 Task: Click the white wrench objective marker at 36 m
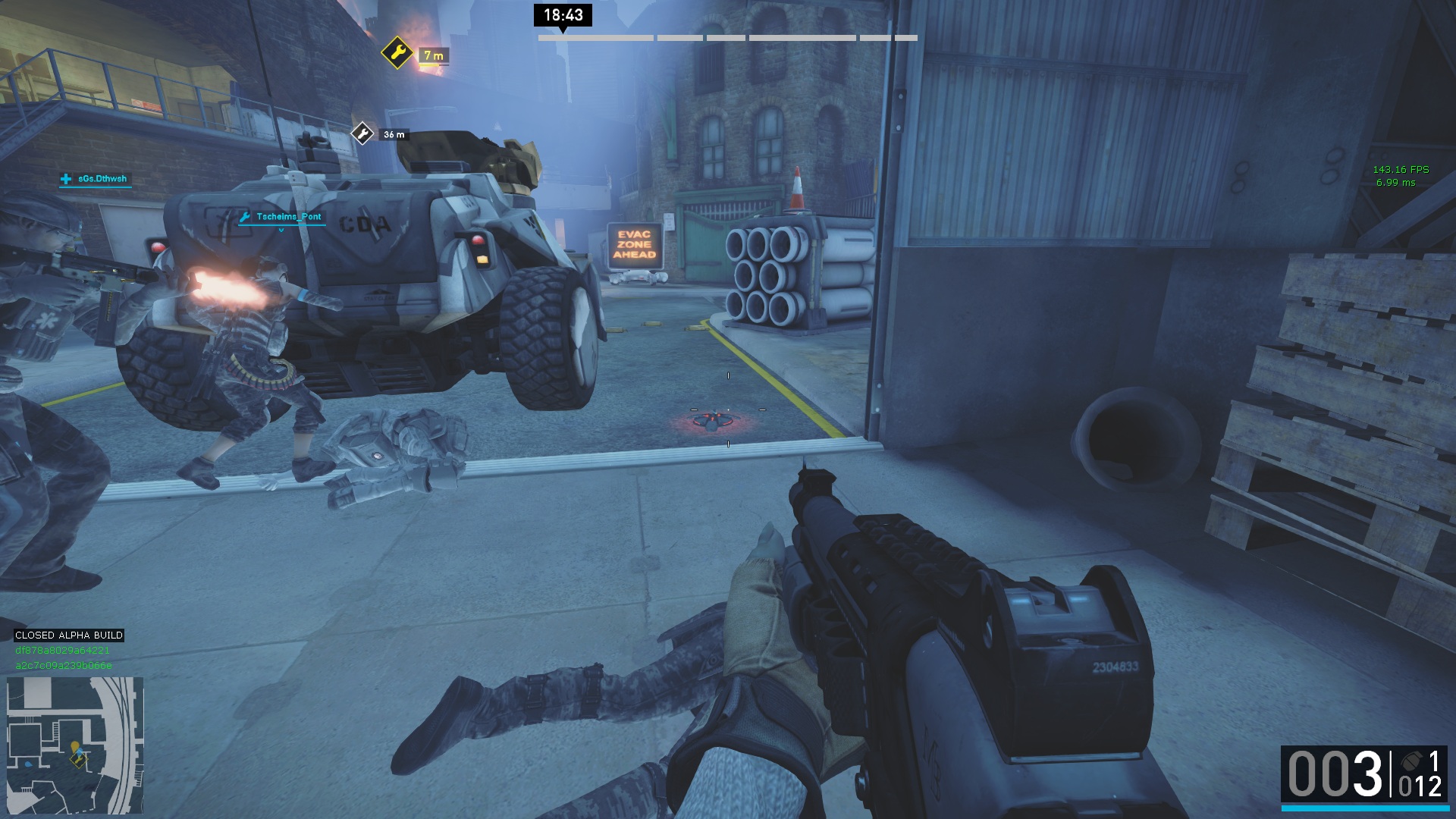pyautogui.click(x=362, y=134)
